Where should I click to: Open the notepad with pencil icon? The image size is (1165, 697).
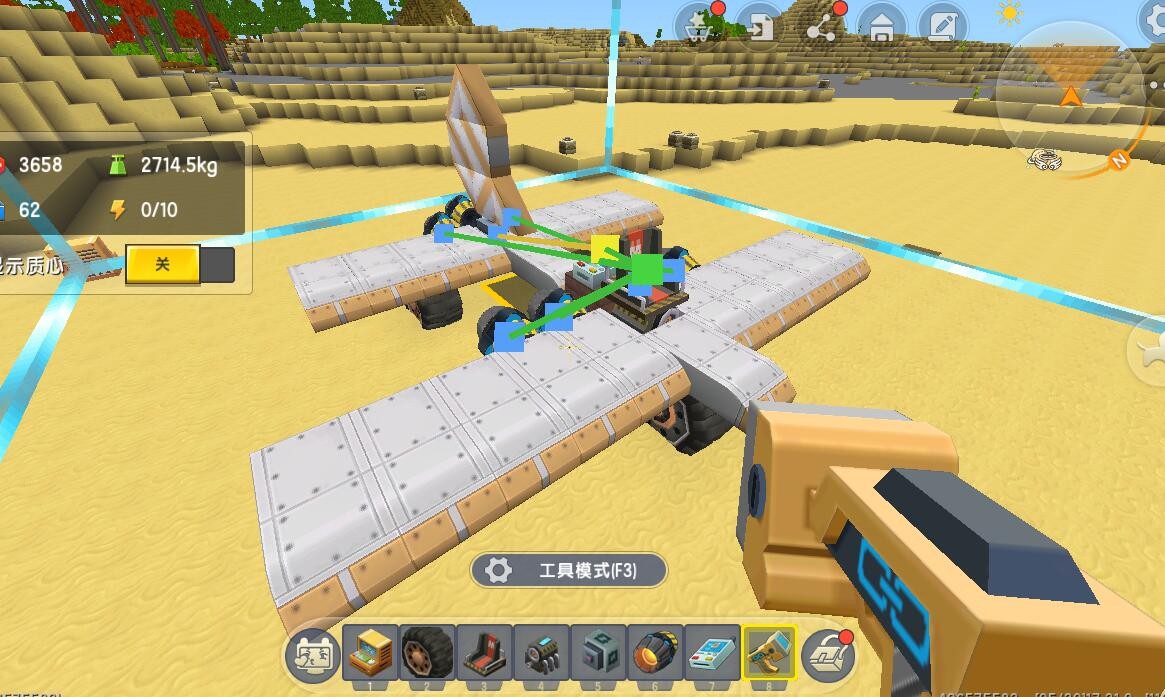[x=941, y=27]
